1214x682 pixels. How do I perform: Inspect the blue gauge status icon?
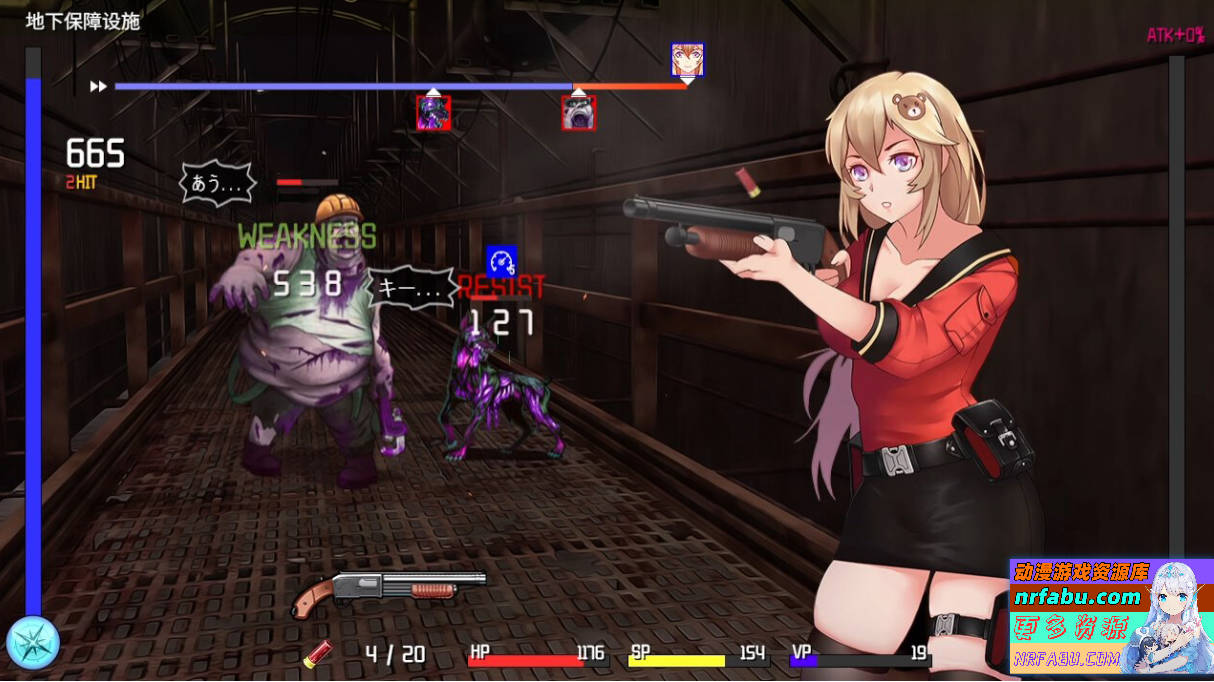[x=501, y=261]
